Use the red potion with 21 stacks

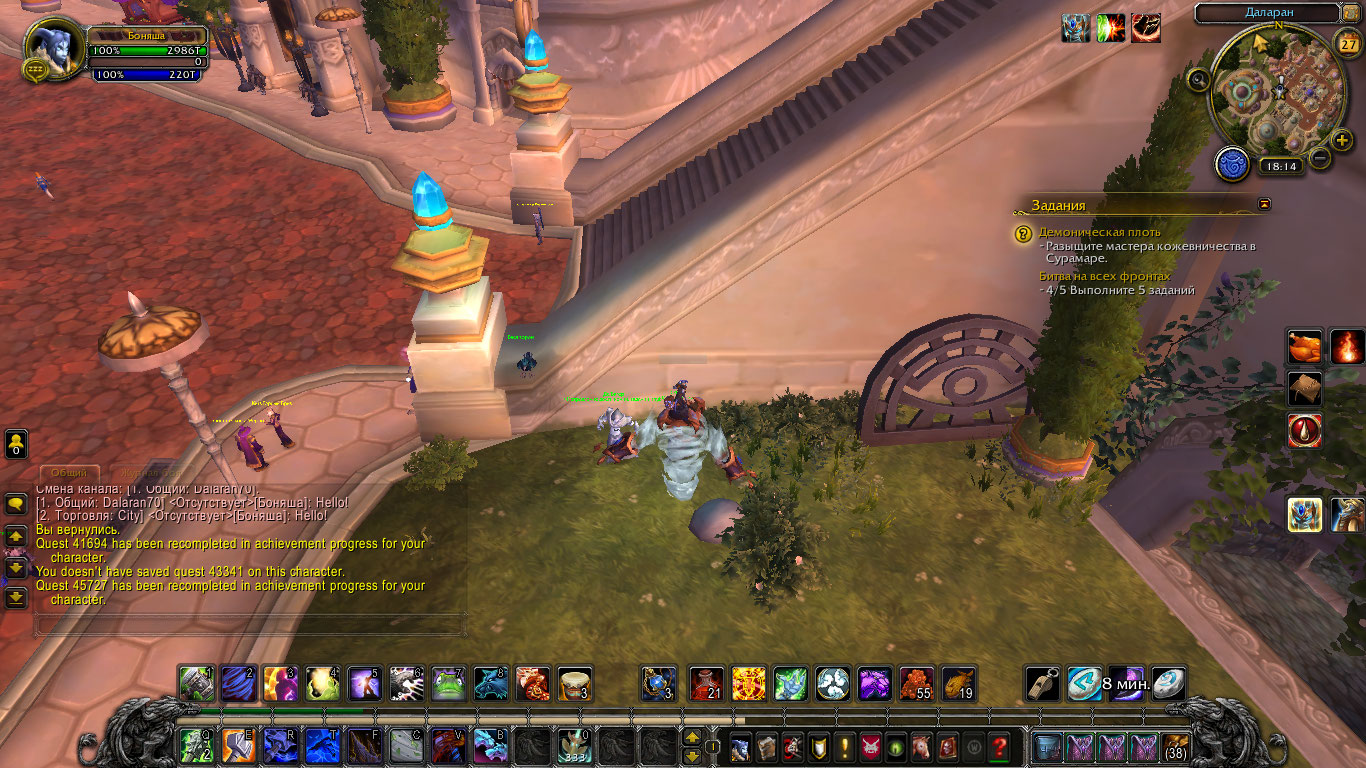point(707,684)
